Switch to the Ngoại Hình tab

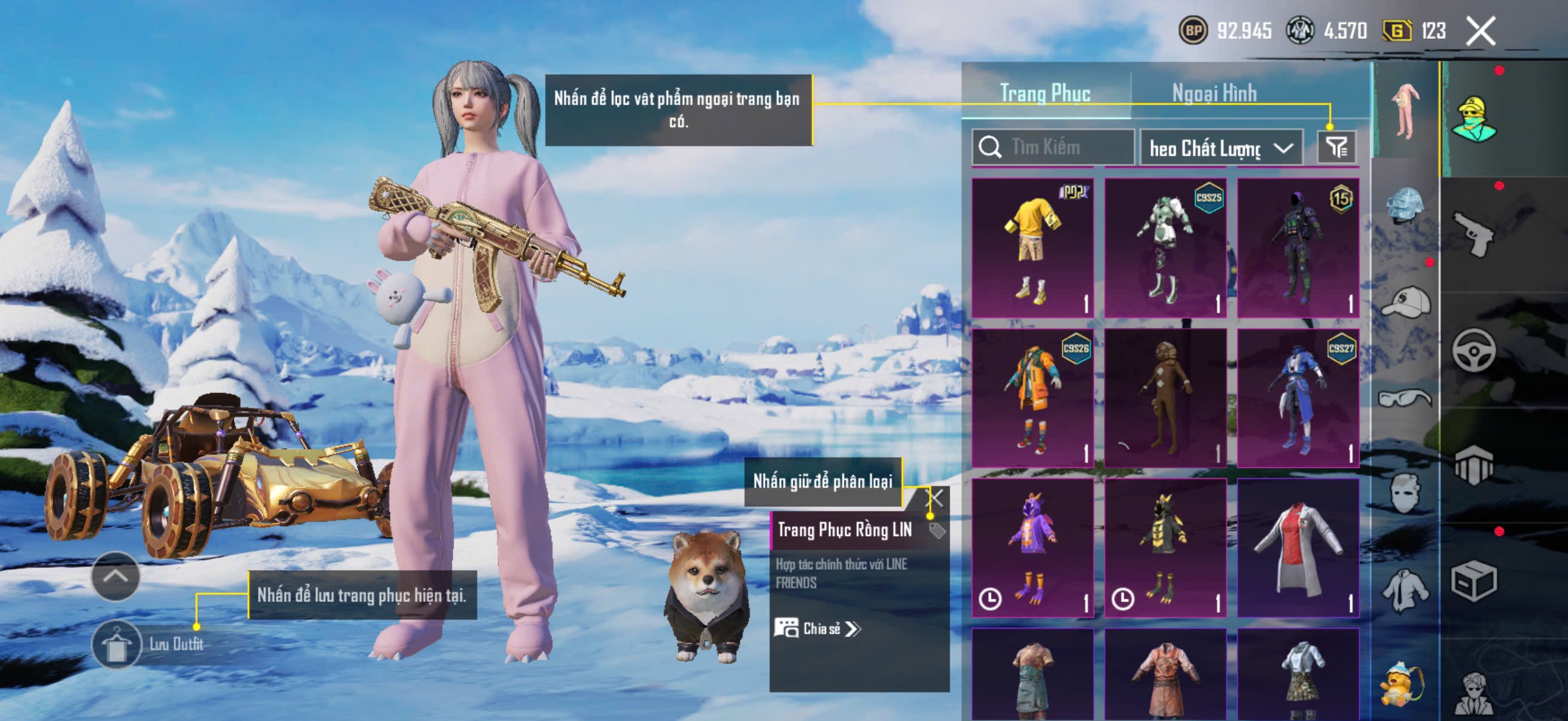(1214, 93)
